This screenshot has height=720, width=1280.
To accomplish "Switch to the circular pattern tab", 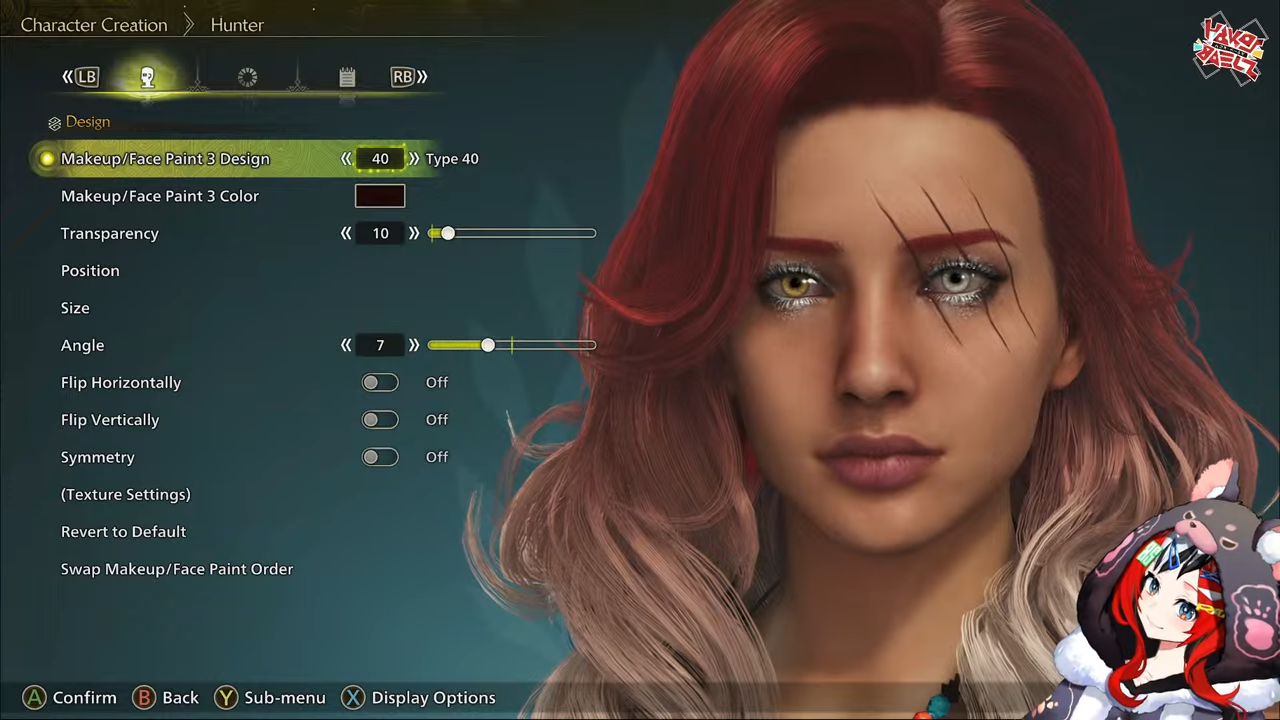I will tap(247, 77).
